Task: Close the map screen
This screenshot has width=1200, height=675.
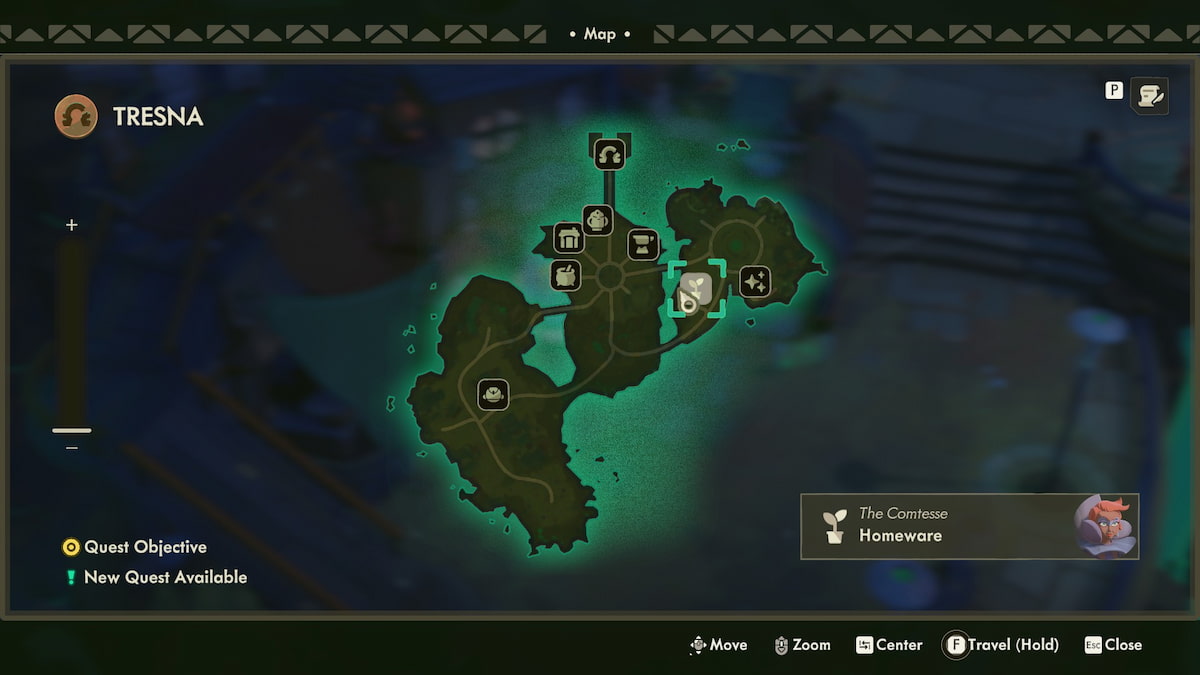Action: [1113, 645]
